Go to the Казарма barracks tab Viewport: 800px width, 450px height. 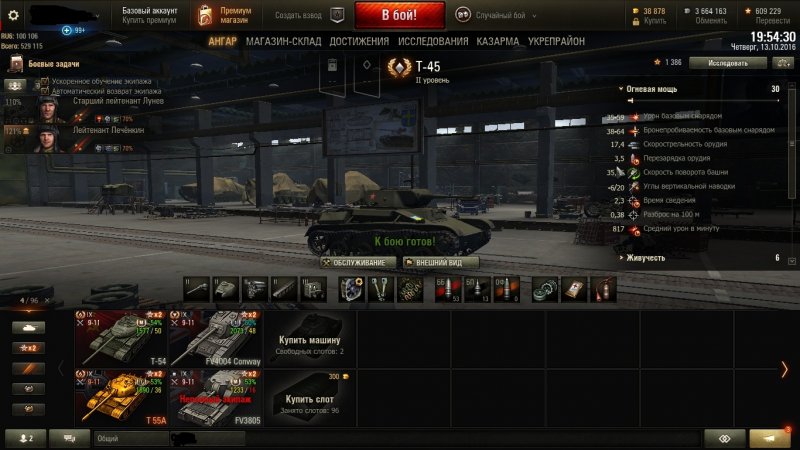[x=498, y=41]
